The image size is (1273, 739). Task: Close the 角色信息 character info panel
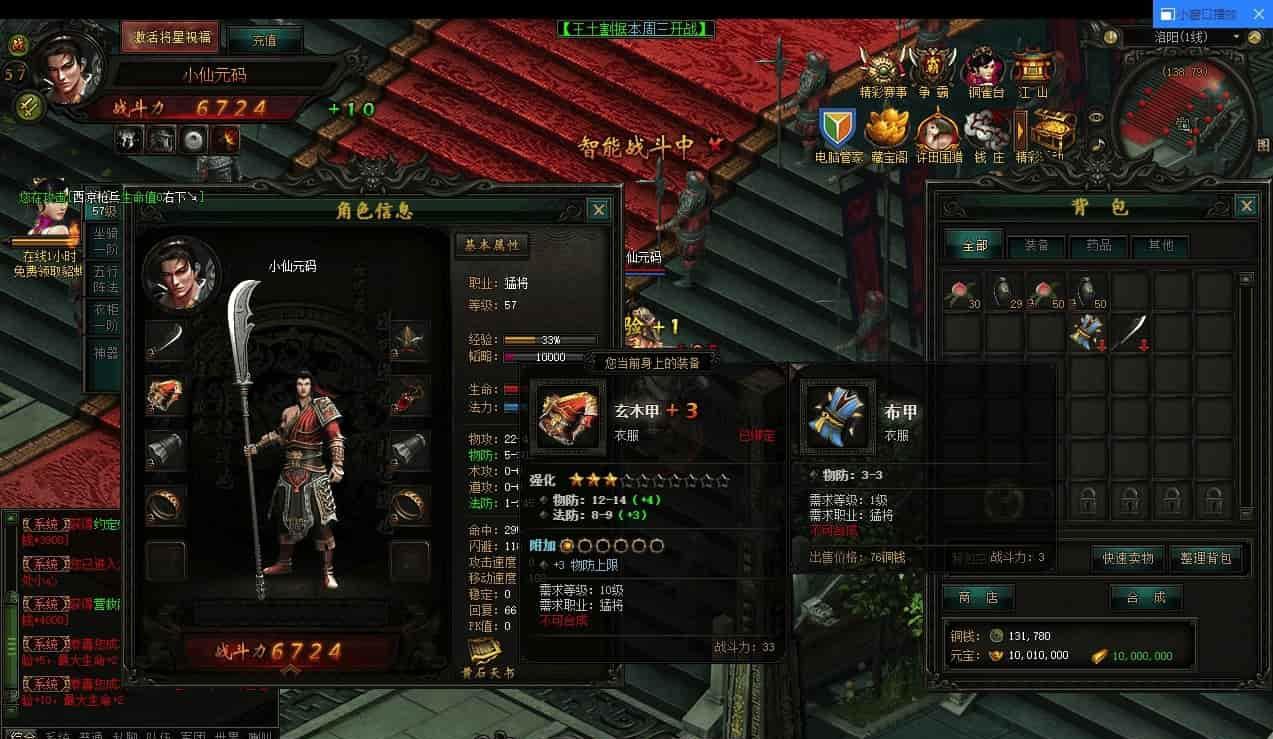coord(598,209)
